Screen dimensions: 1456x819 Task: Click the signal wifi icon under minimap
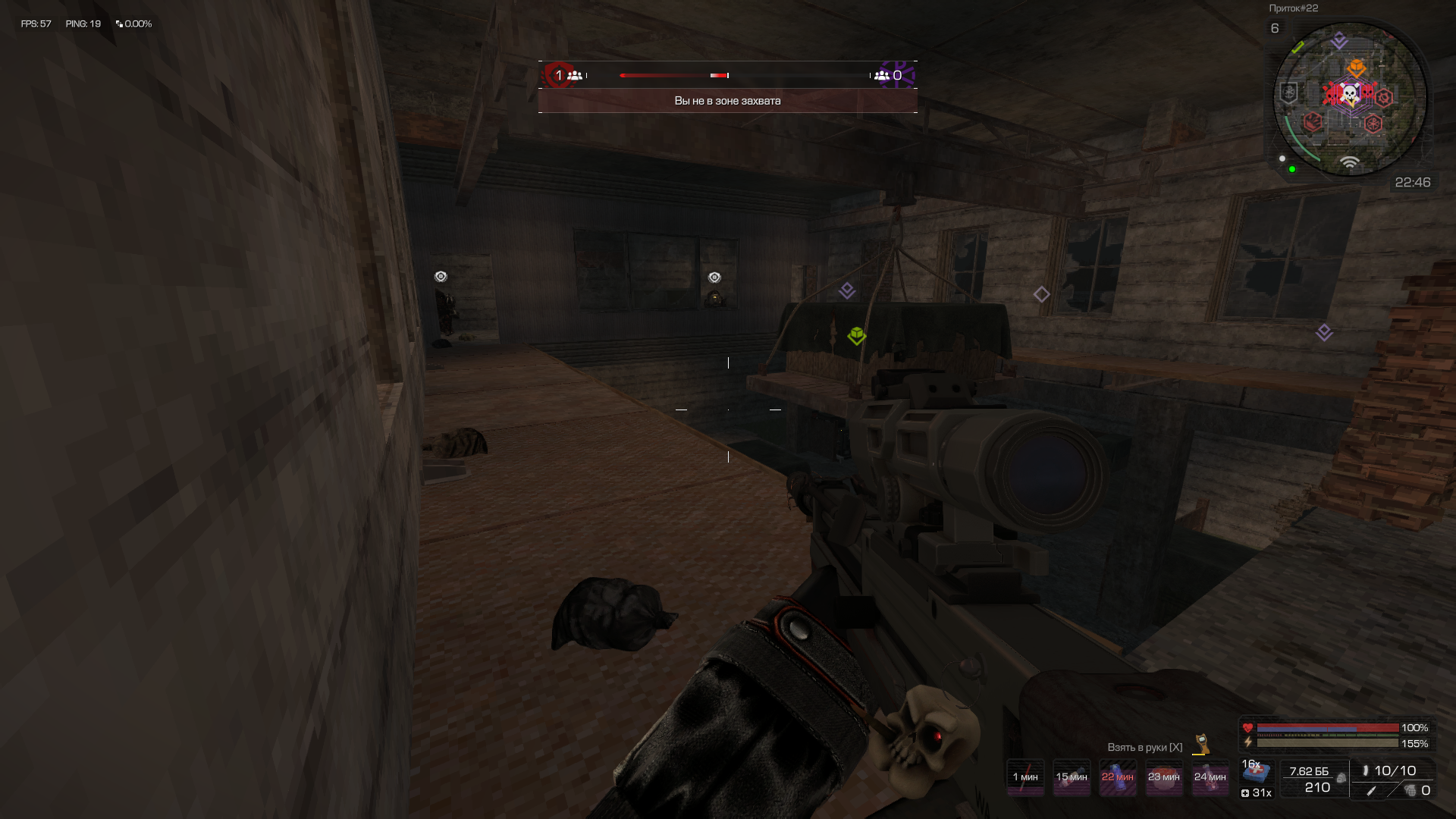click(x=1349, y=162)
